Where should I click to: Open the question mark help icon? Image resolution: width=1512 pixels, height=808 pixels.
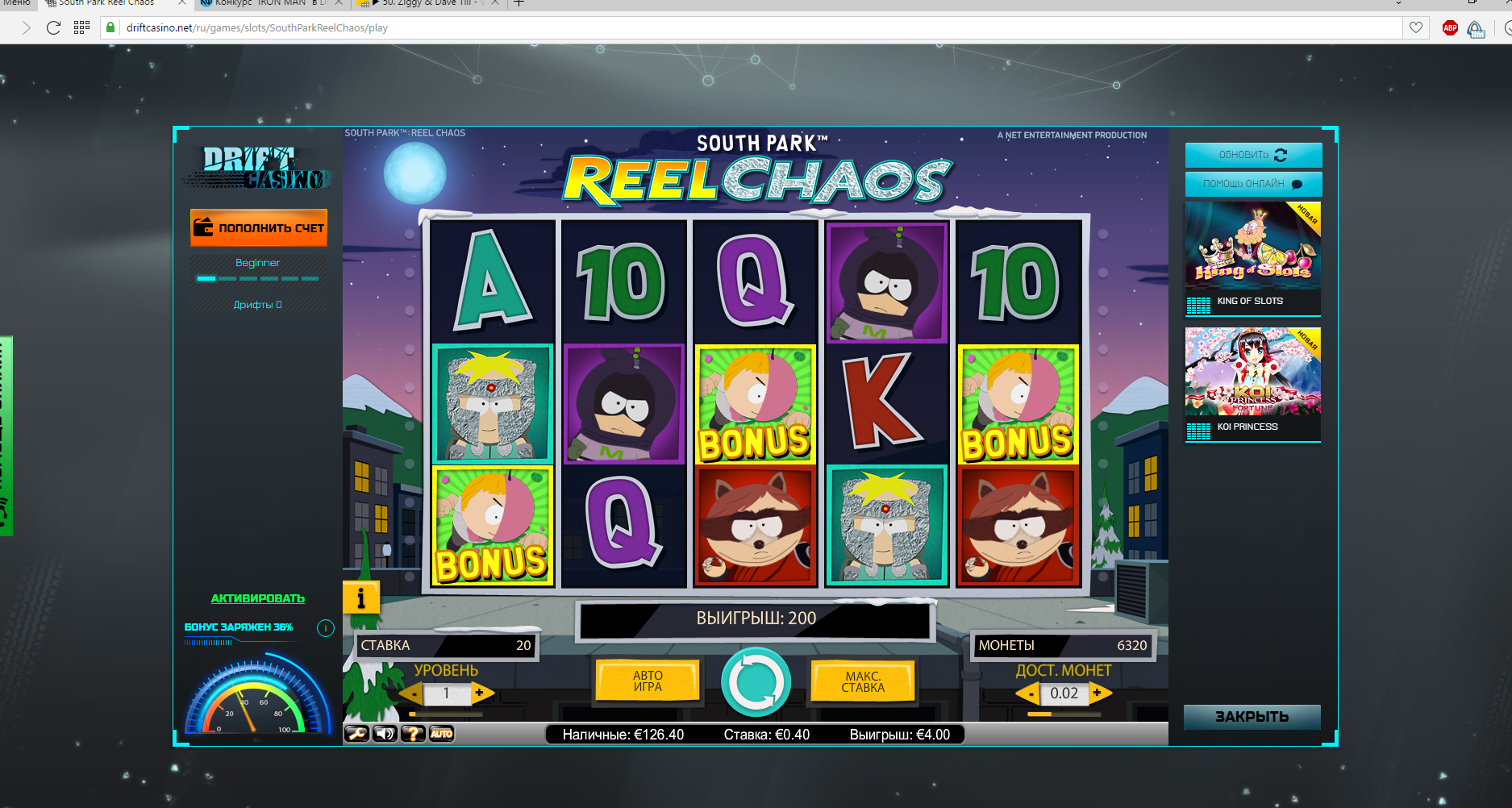(413, 734)
